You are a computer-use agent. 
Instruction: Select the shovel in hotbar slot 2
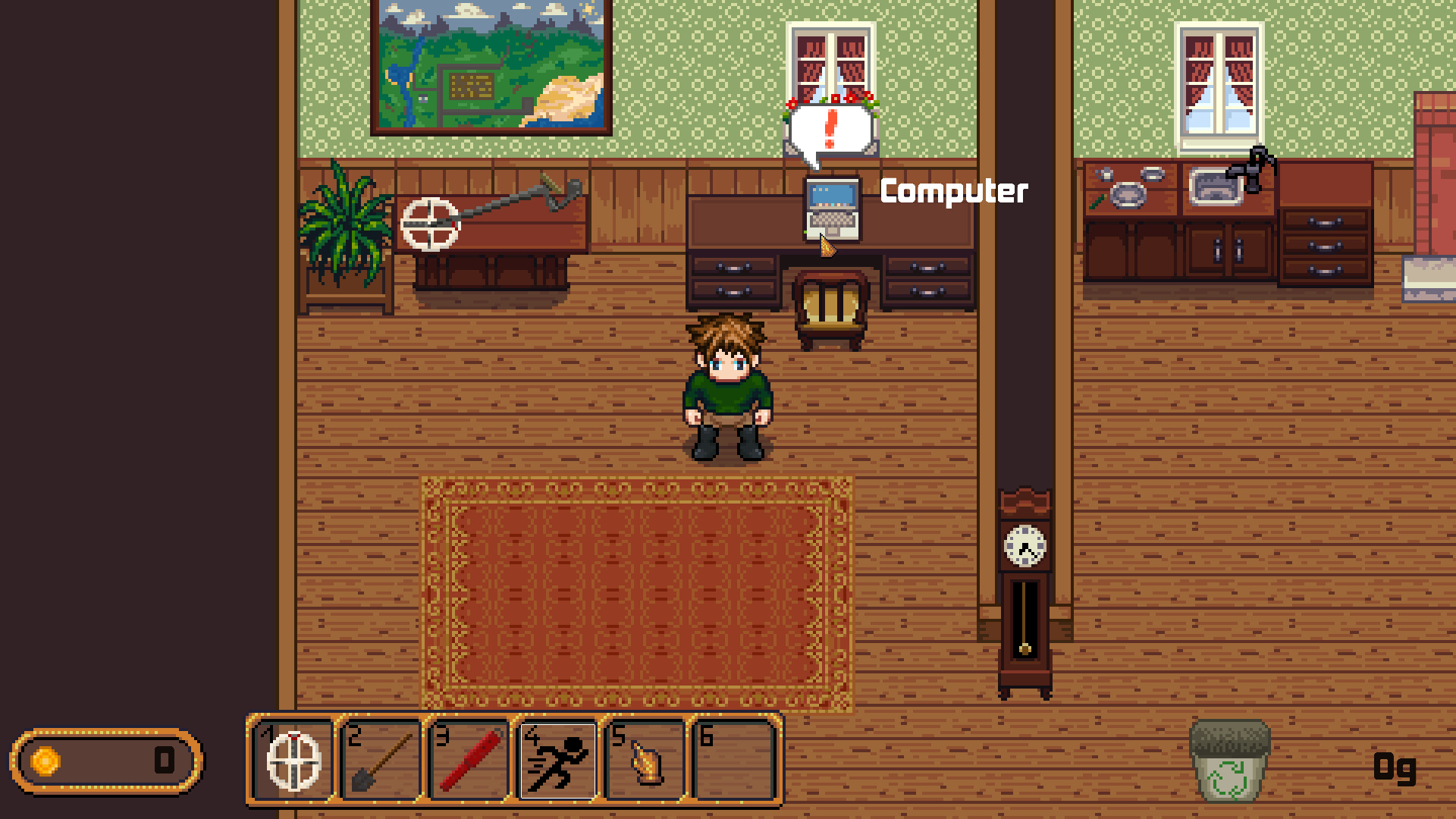point(380,761)
